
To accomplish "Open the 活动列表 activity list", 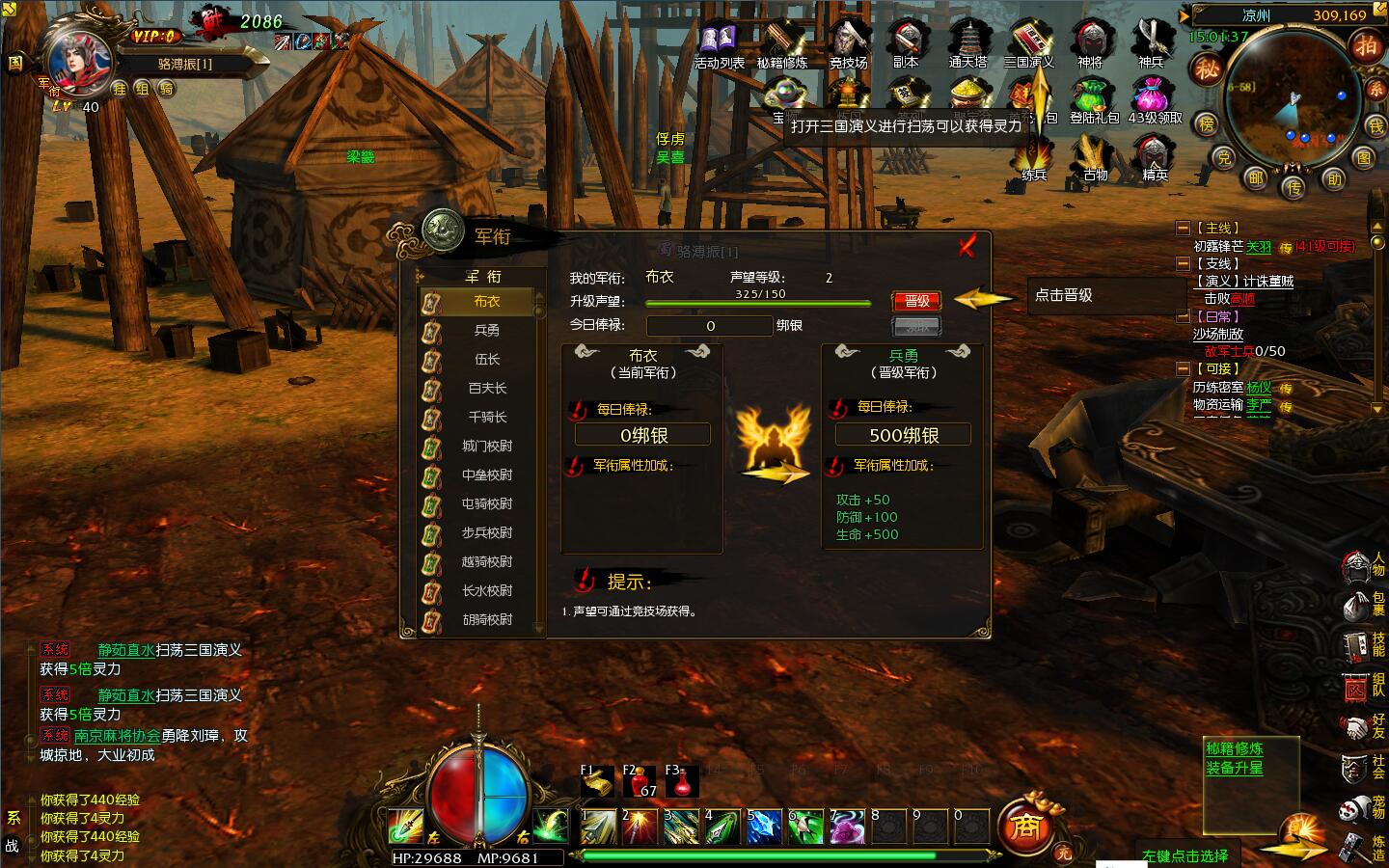I will (x=719, y=45).
